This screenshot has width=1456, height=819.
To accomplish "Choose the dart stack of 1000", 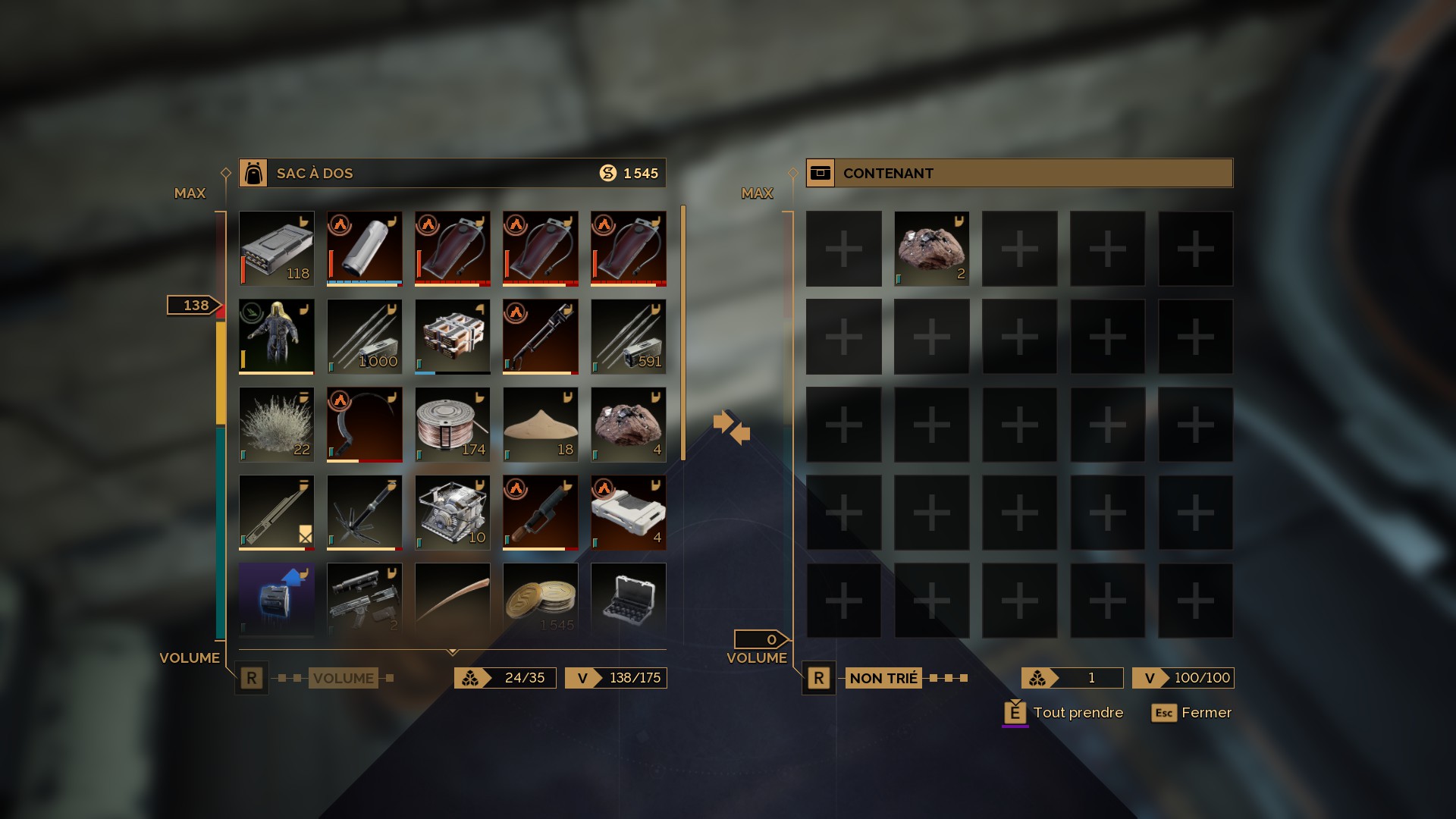I will 364,337.
